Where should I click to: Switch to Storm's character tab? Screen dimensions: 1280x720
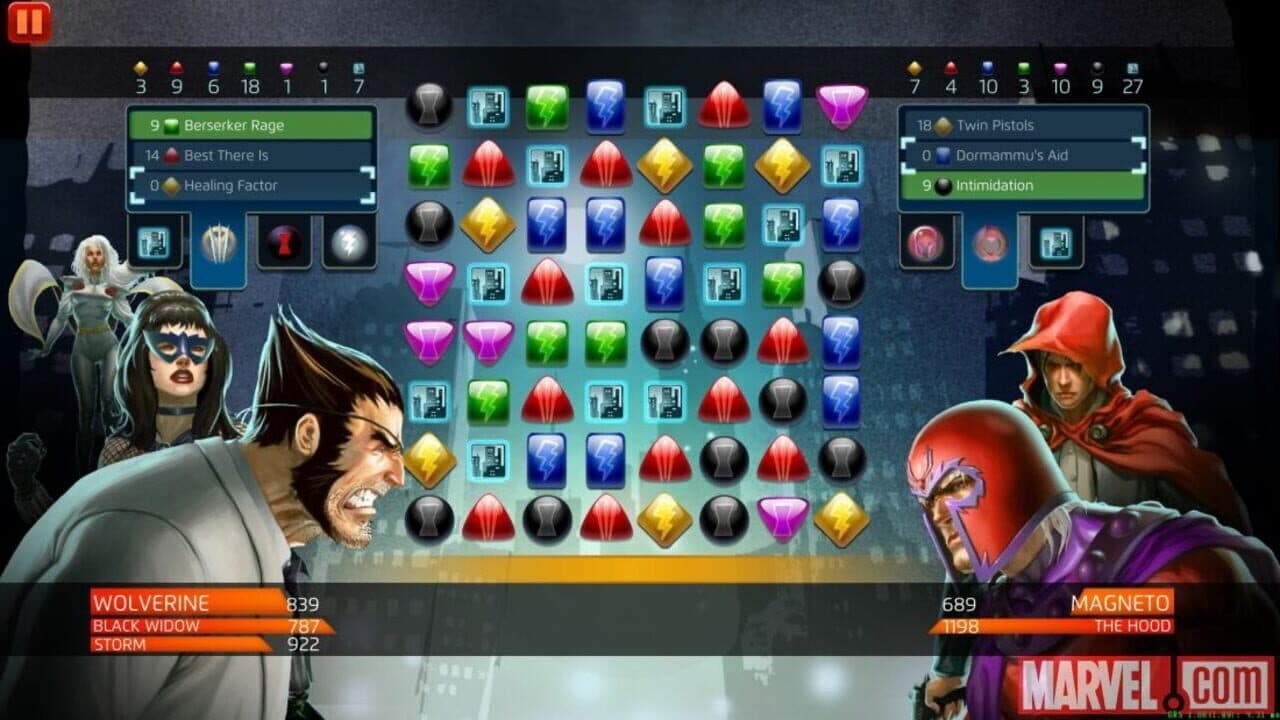click(x=347, y=243)
